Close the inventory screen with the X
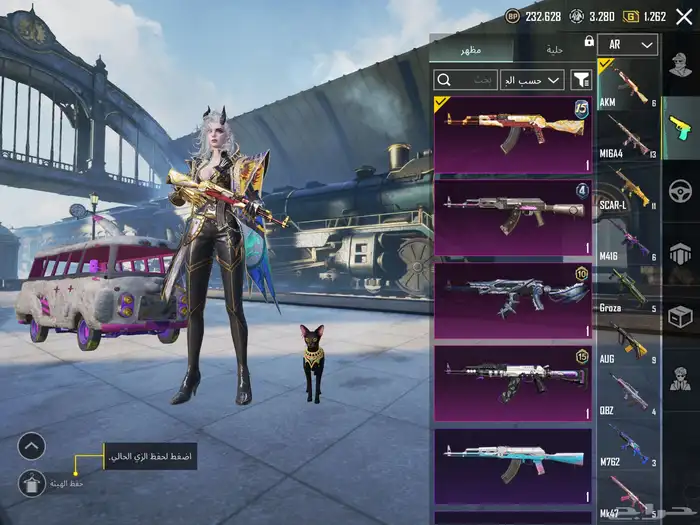The image size is (700, 525). click(684, 17)
